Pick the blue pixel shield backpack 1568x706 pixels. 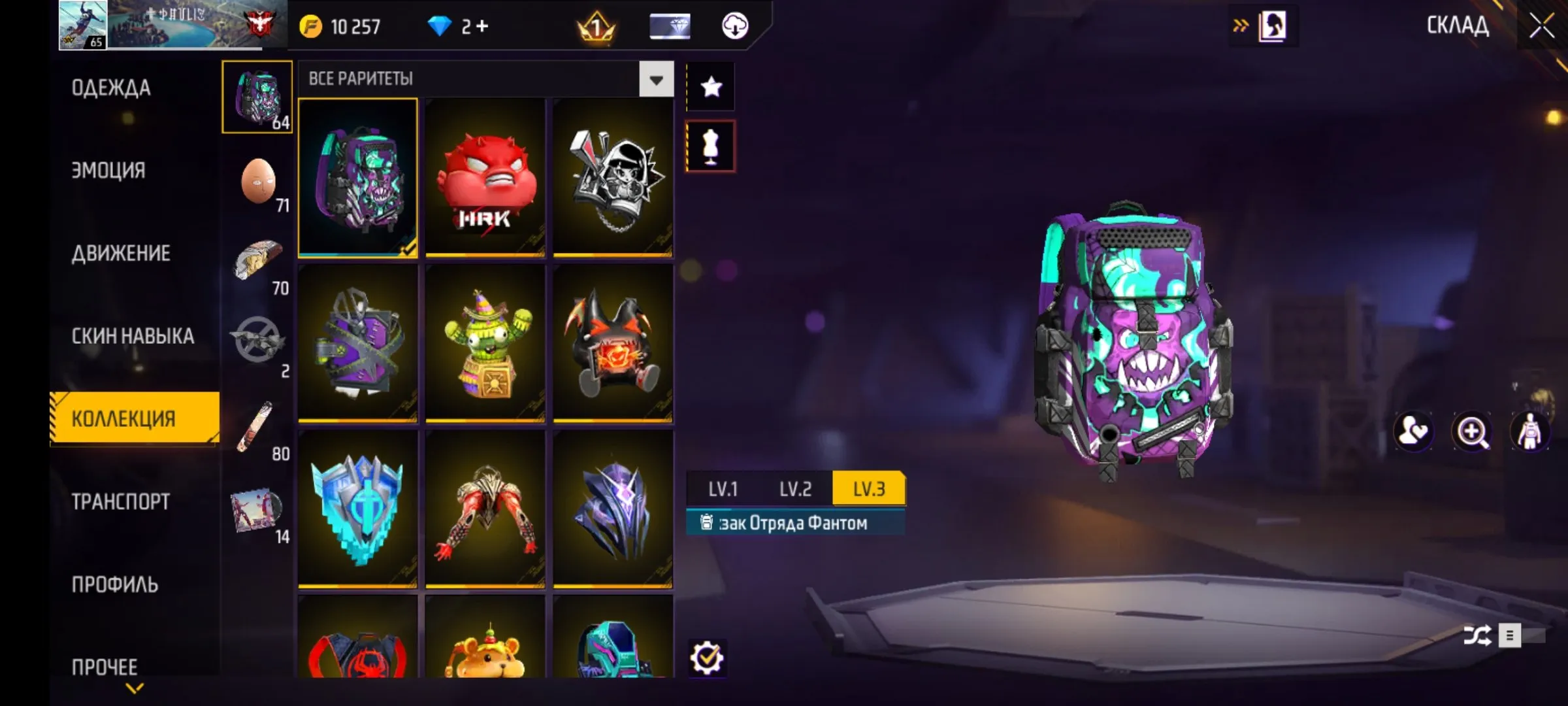[357, 509]
